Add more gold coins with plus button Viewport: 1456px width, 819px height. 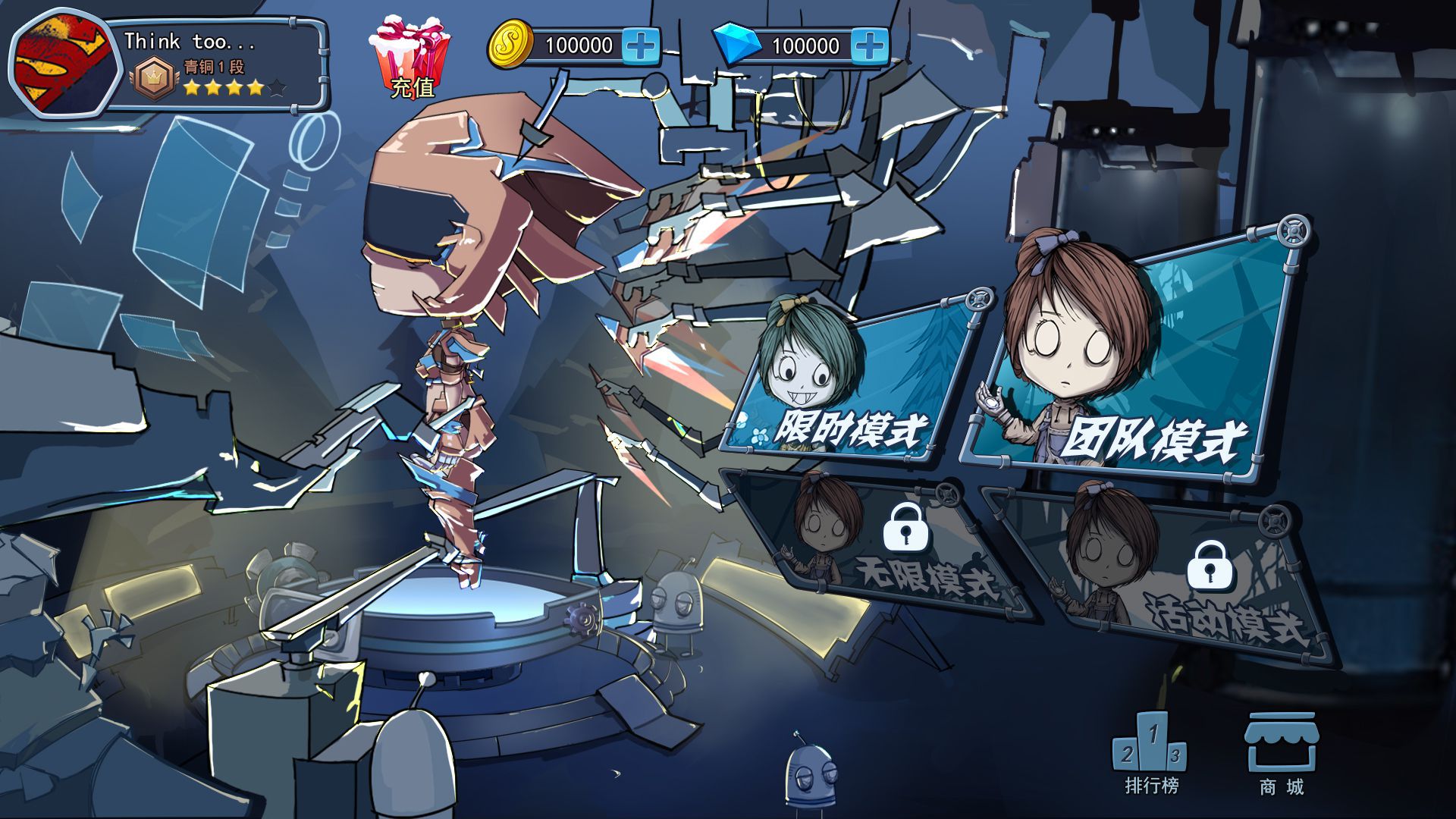tap(641, 45)
